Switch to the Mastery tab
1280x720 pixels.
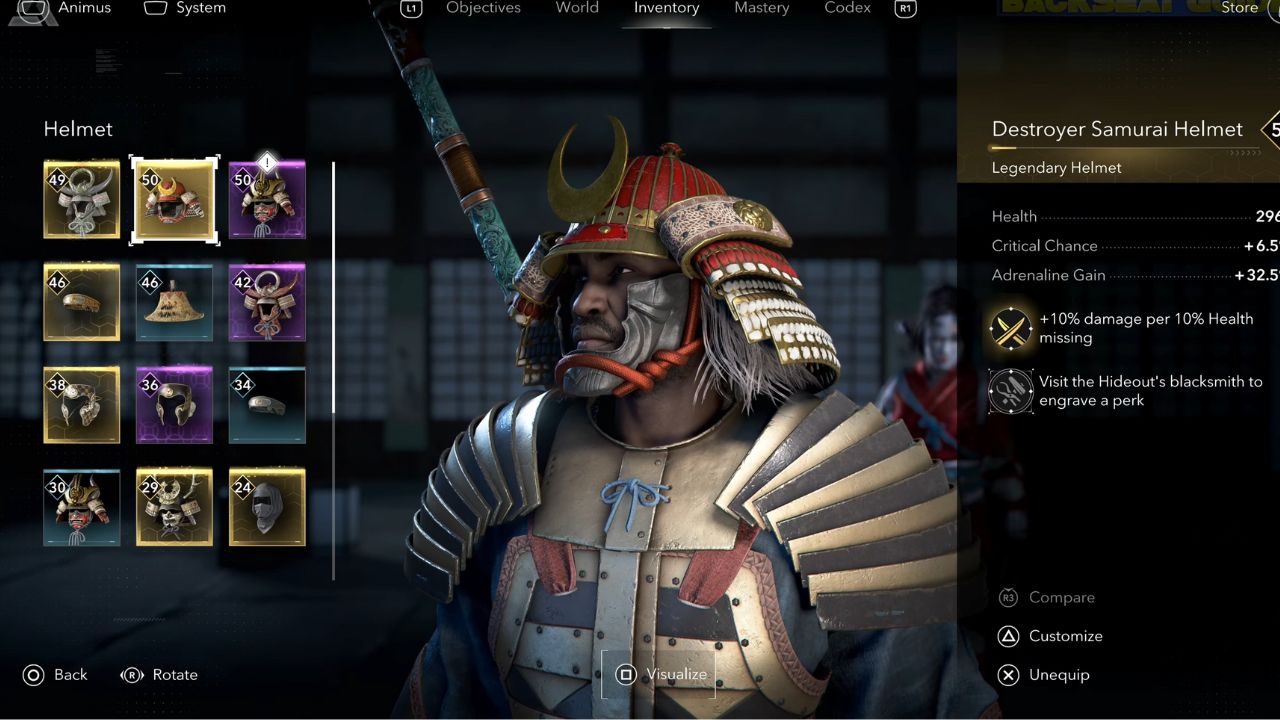(762, 8)
